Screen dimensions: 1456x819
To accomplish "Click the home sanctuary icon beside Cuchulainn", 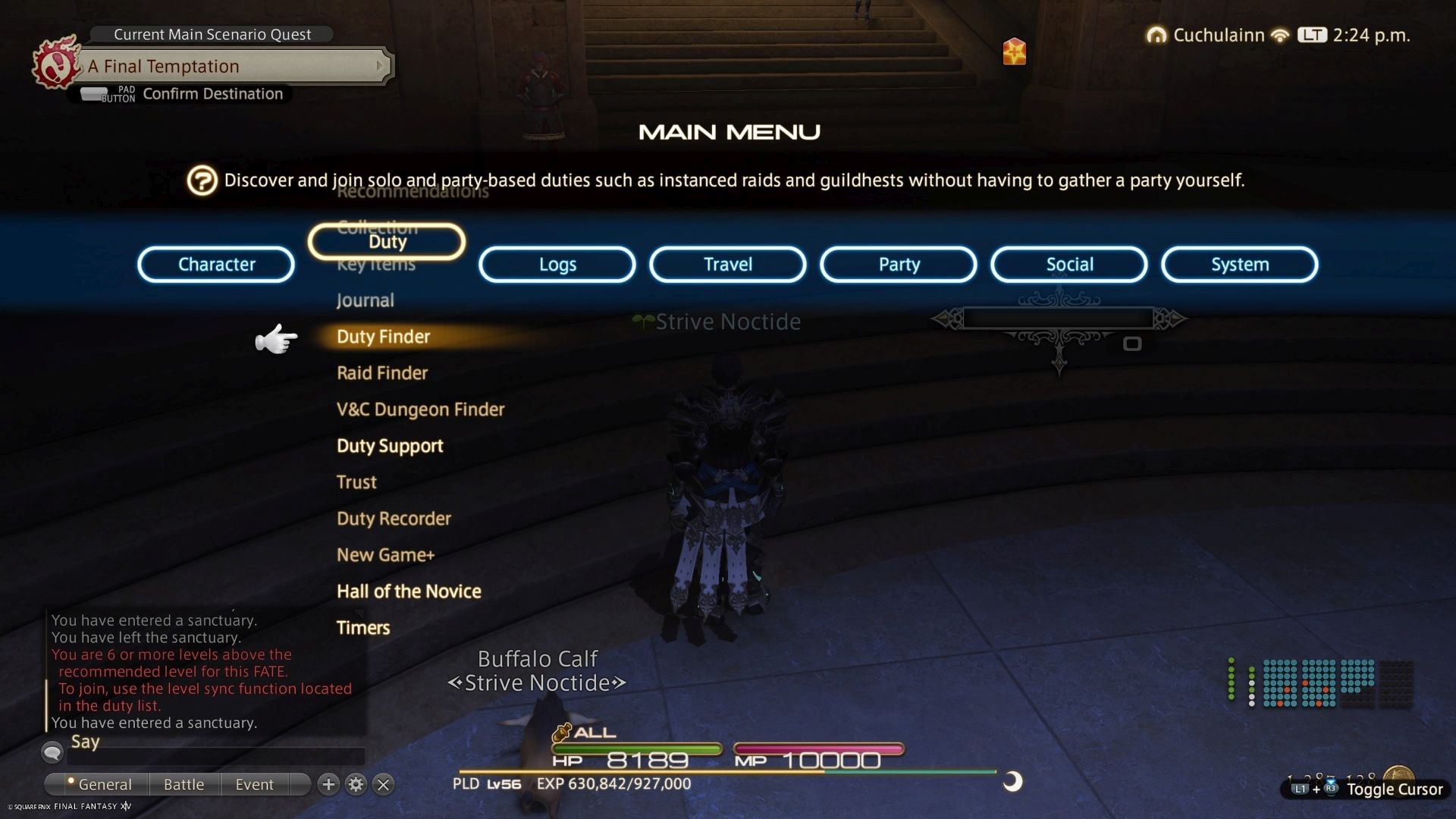I will pos(1156,35).
